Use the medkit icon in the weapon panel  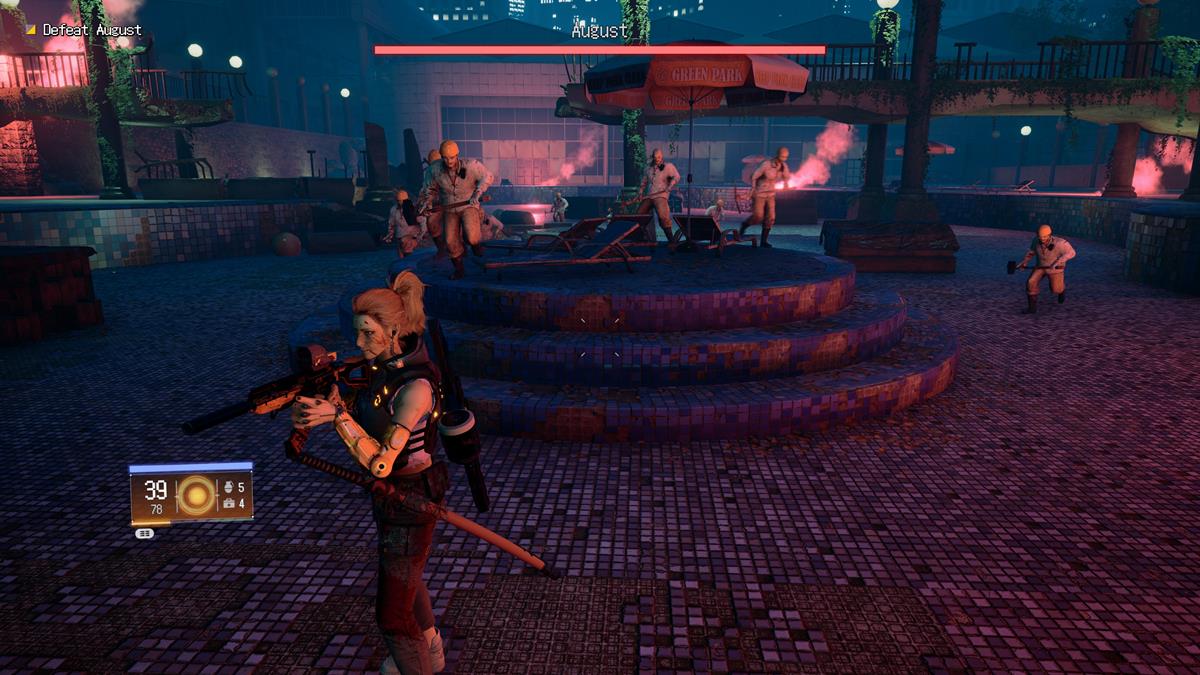pos(227,504)
